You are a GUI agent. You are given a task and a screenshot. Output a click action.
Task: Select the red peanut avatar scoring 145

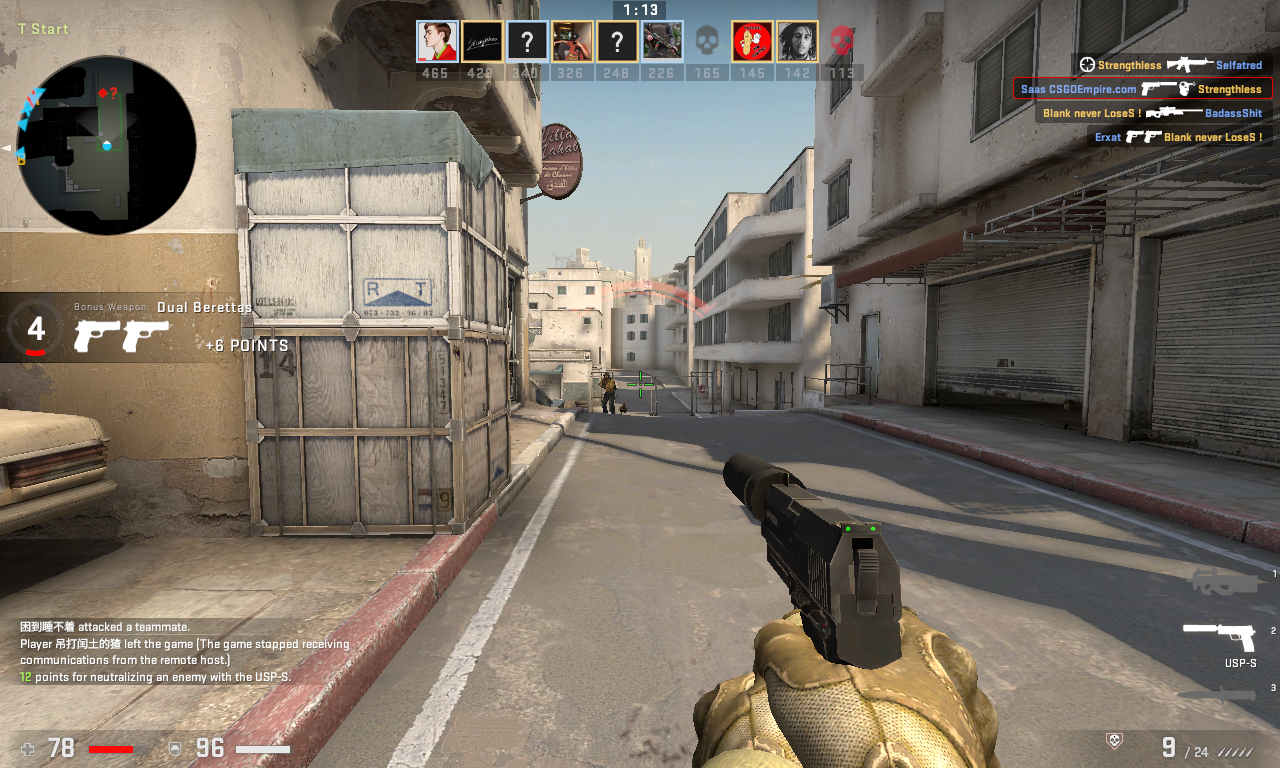click(x=752, y=42)
